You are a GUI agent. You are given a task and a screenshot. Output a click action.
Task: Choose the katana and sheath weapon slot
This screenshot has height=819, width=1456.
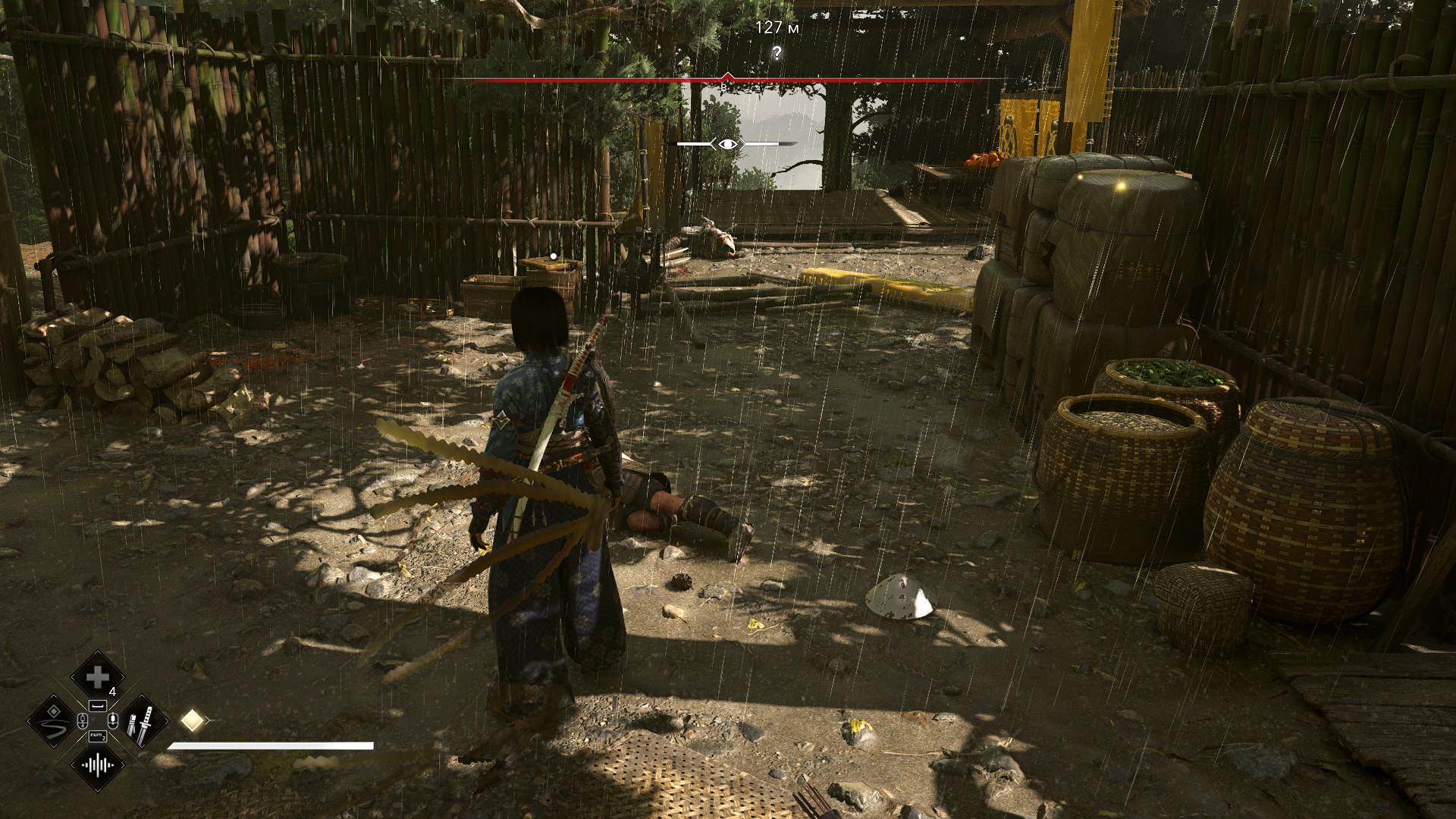pos(142,722)
